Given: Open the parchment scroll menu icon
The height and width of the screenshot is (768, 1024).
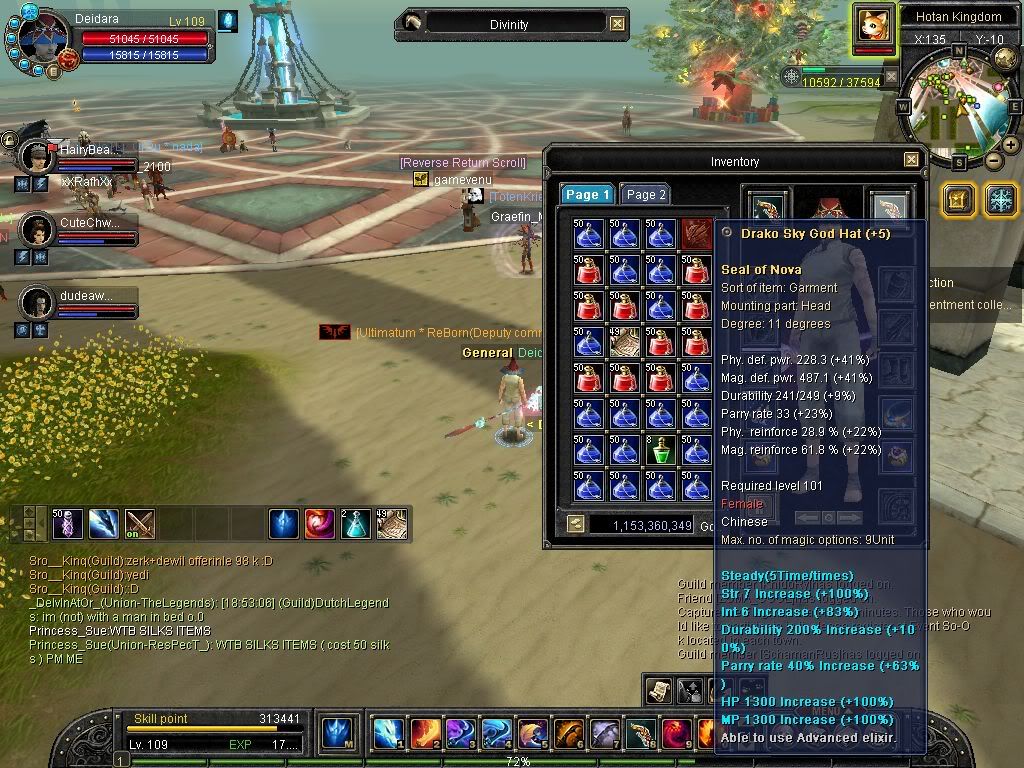Looking at the screenshot, I should [659, 689].
